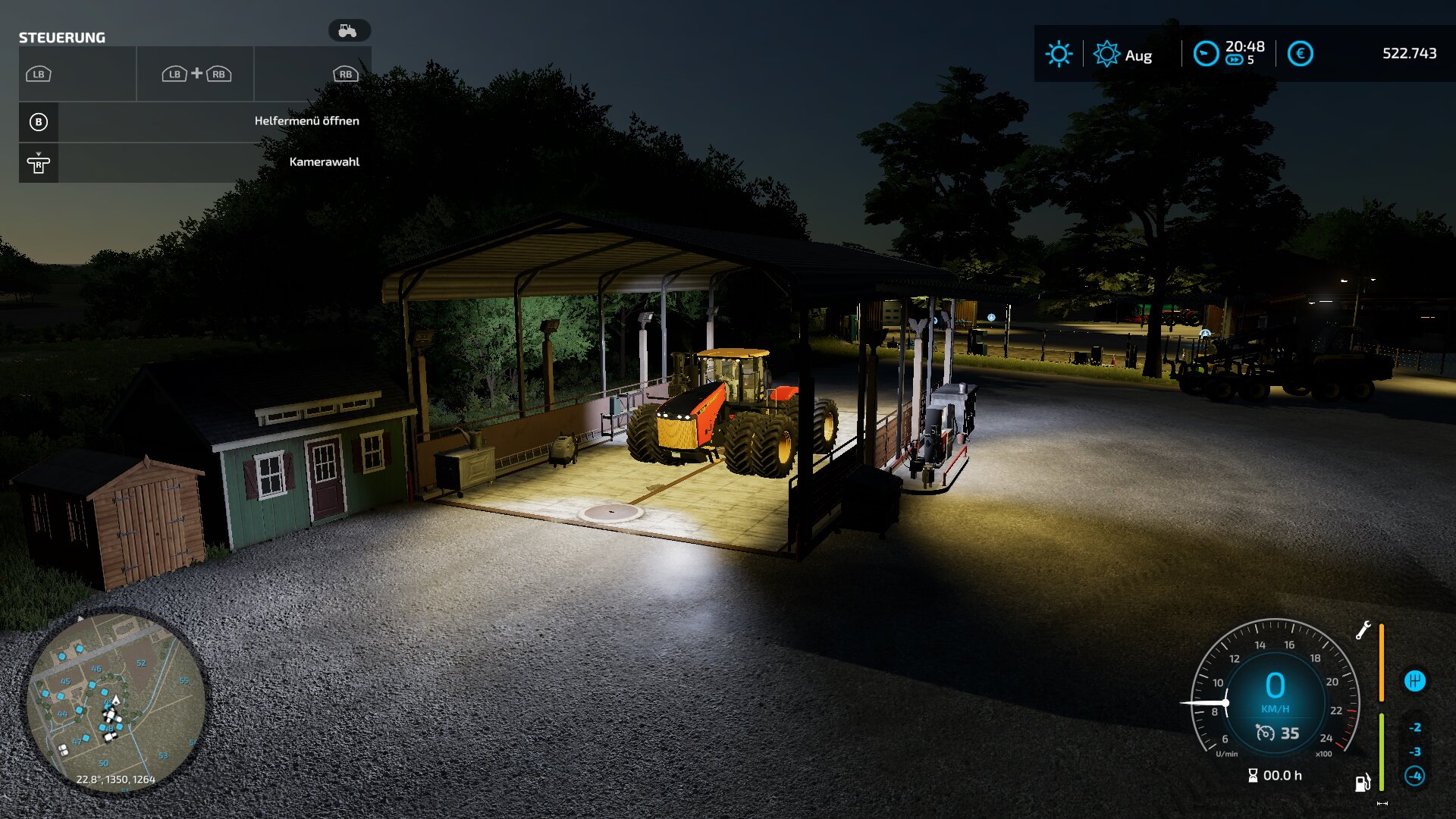Open the circular minimap
This screenshot has width=1456, height=819.
(115, 701)
